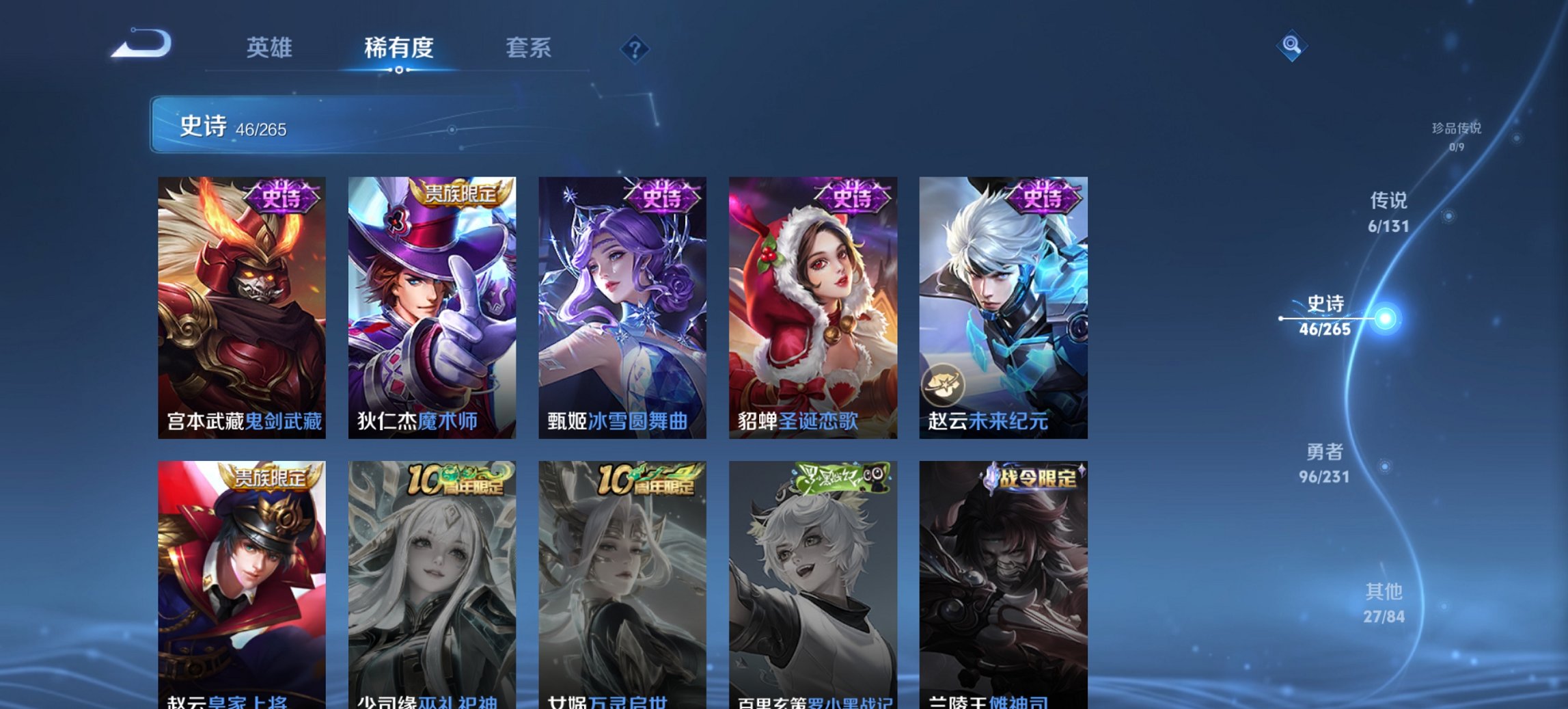Select 珍品传说 in the rarity sidebar

pos(1455,133)
